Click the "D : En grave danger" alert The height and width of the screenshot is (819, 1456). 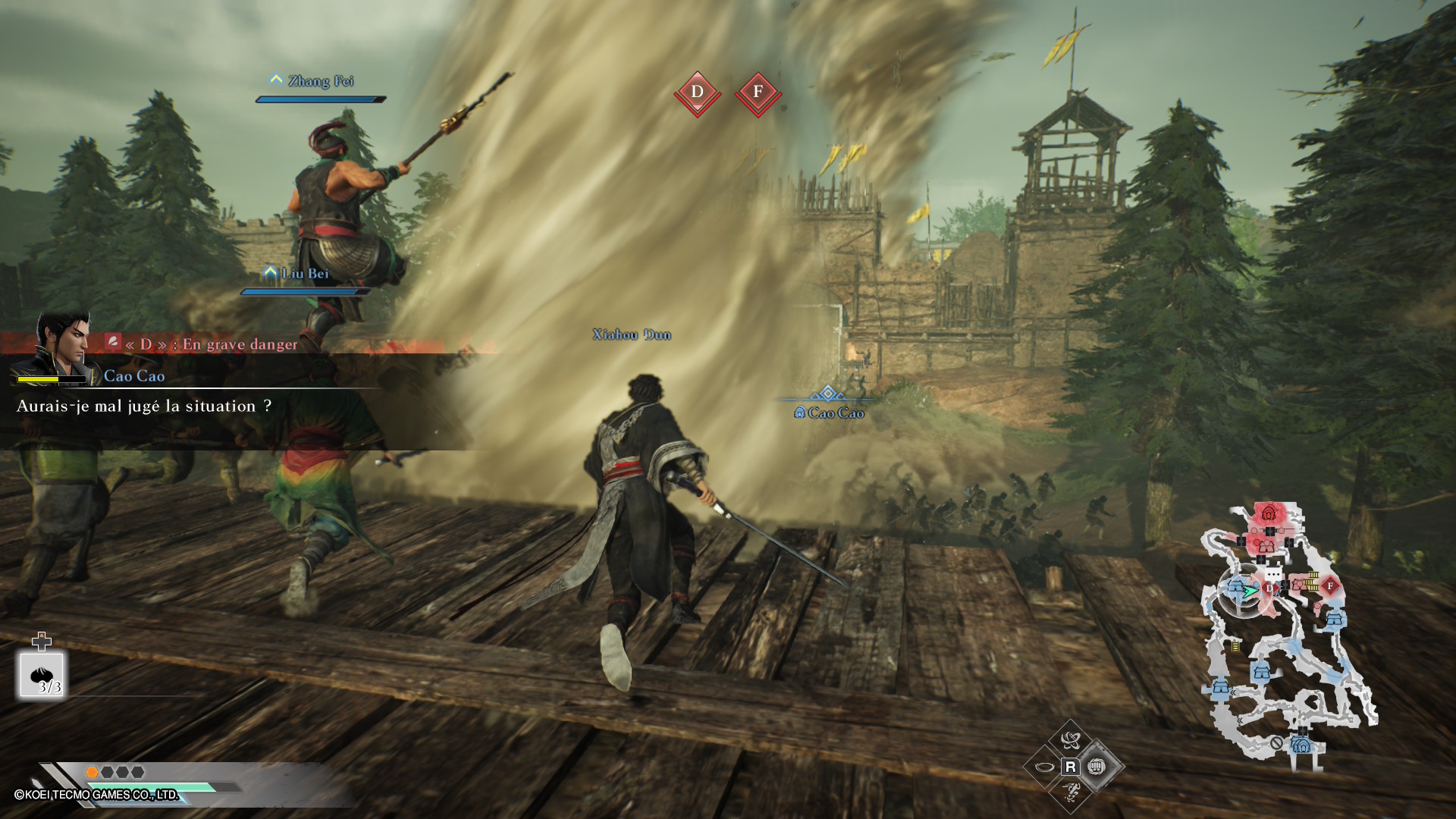[x=211, y=344]
